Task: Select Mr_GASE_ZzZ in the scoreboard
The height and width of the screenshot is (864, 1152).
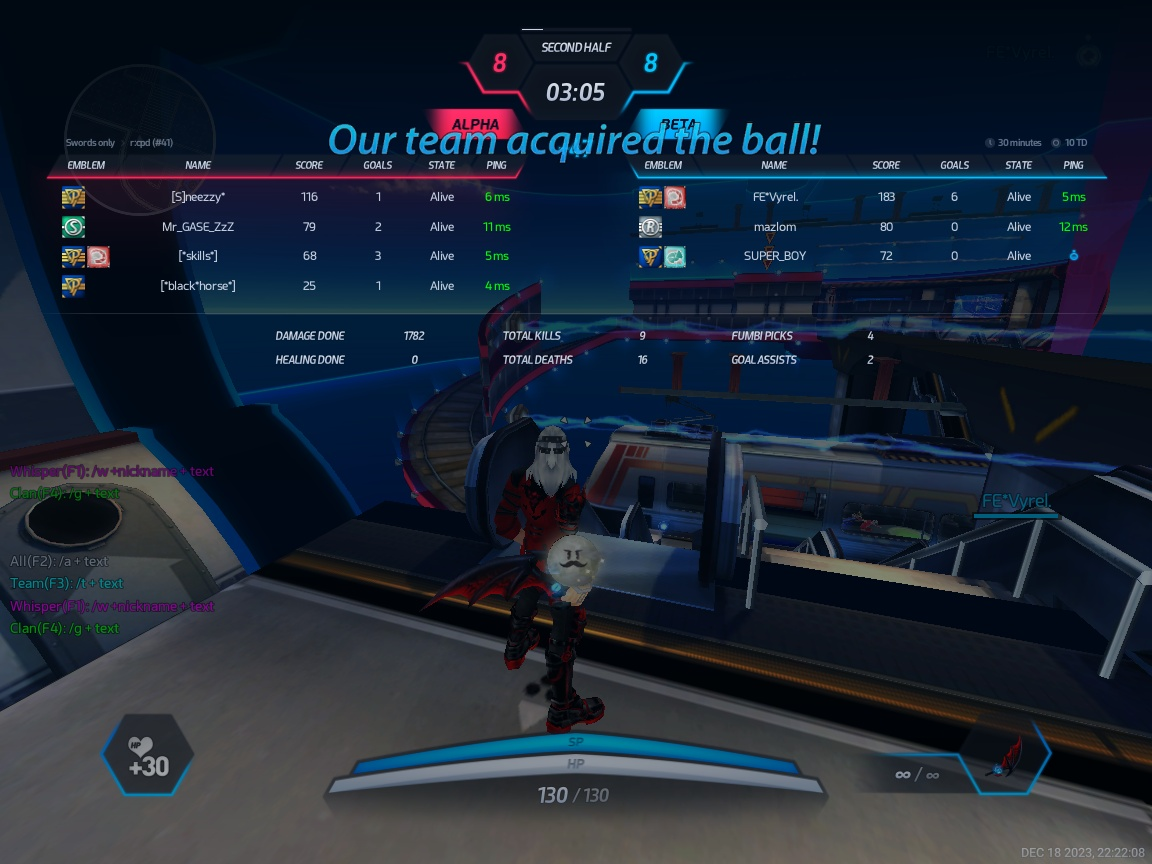Action: (198, 227)
